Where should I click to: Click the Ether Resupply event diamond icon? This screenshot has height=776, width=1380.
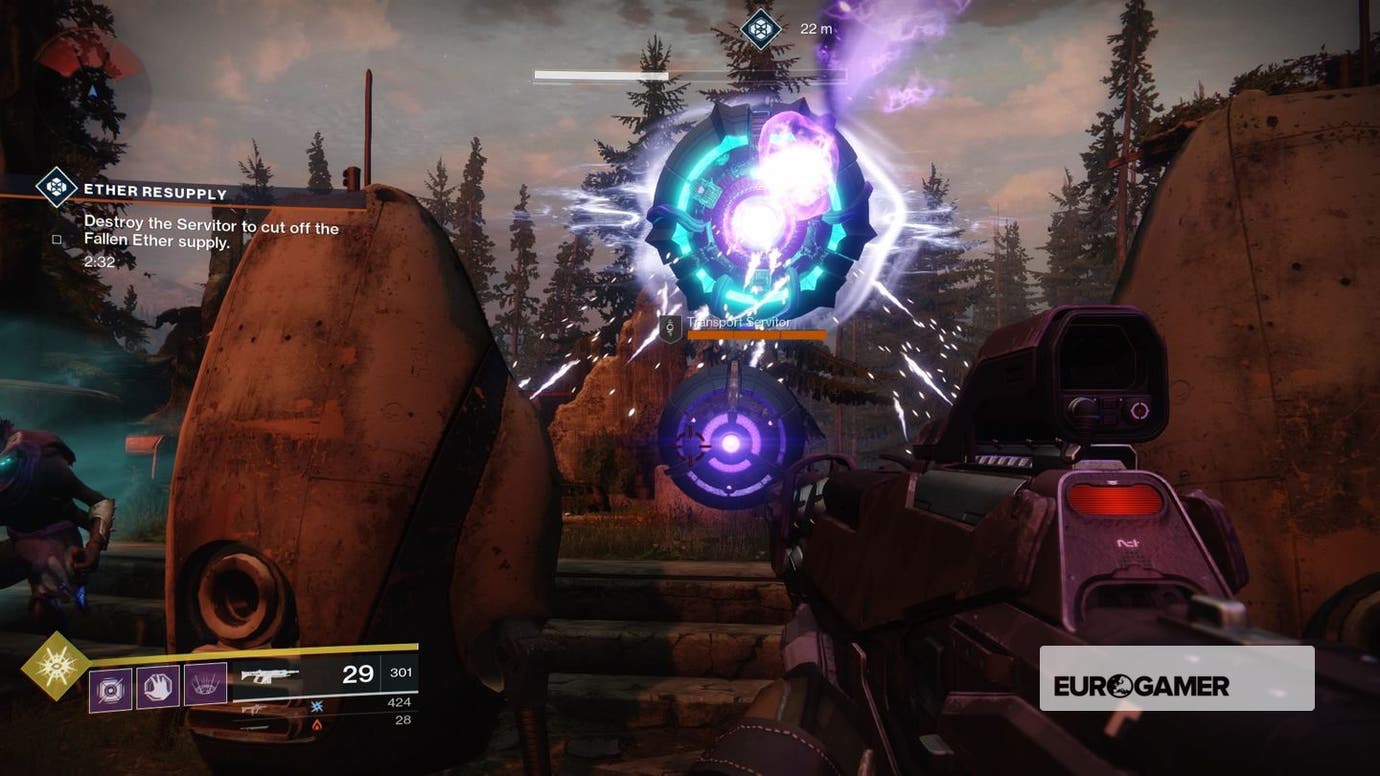click(x=58, y=188)
